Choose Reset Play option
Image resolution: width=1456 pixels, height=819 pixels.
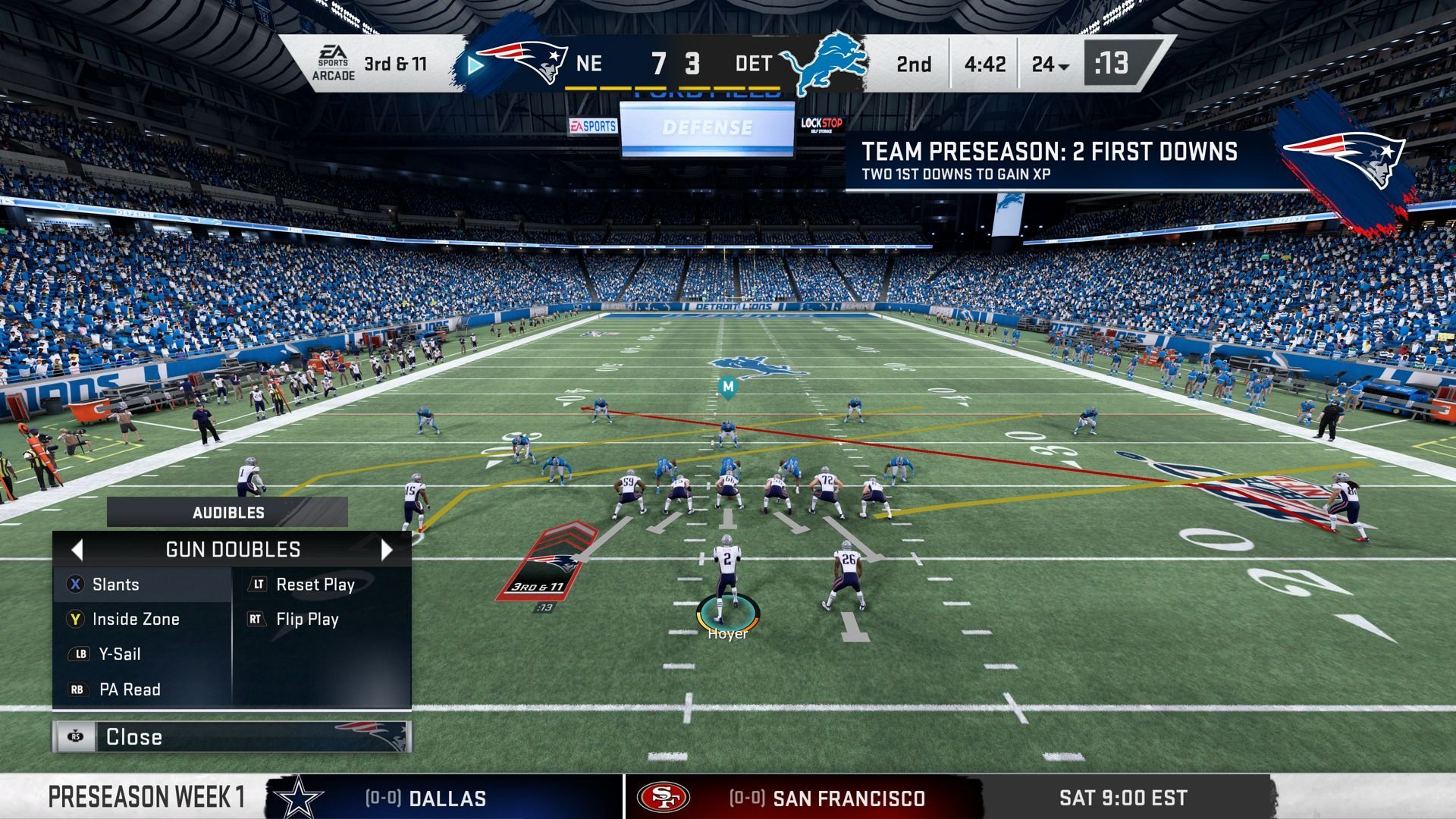coord(315,585)
